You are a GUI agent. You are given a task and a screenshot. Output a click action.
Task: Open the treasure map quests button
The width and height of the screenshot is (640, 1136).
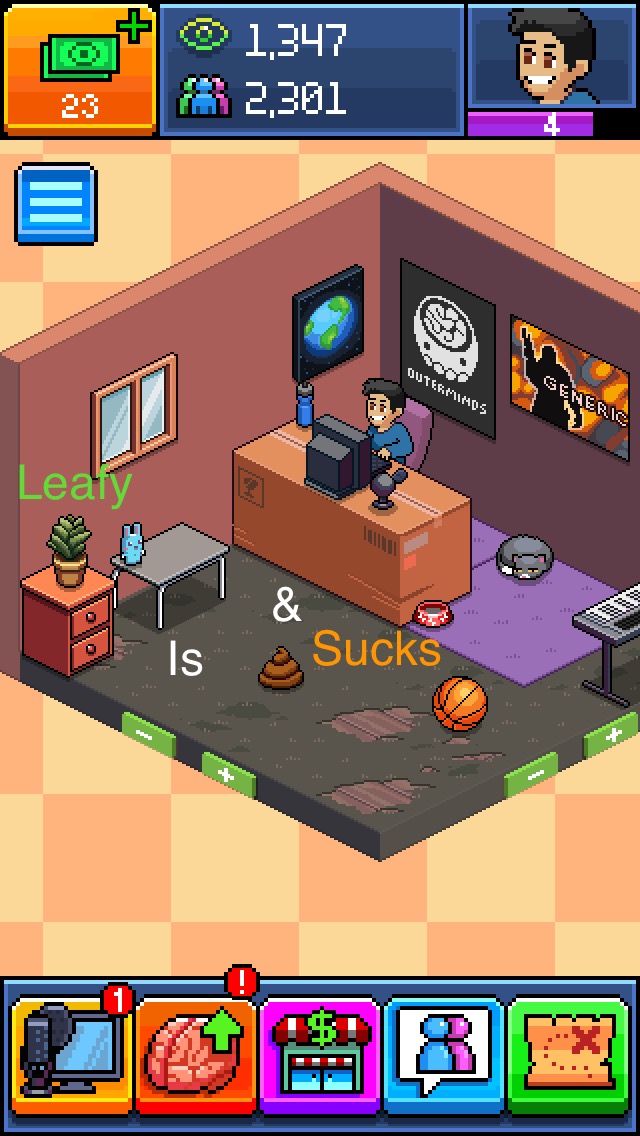point(571,1055)
